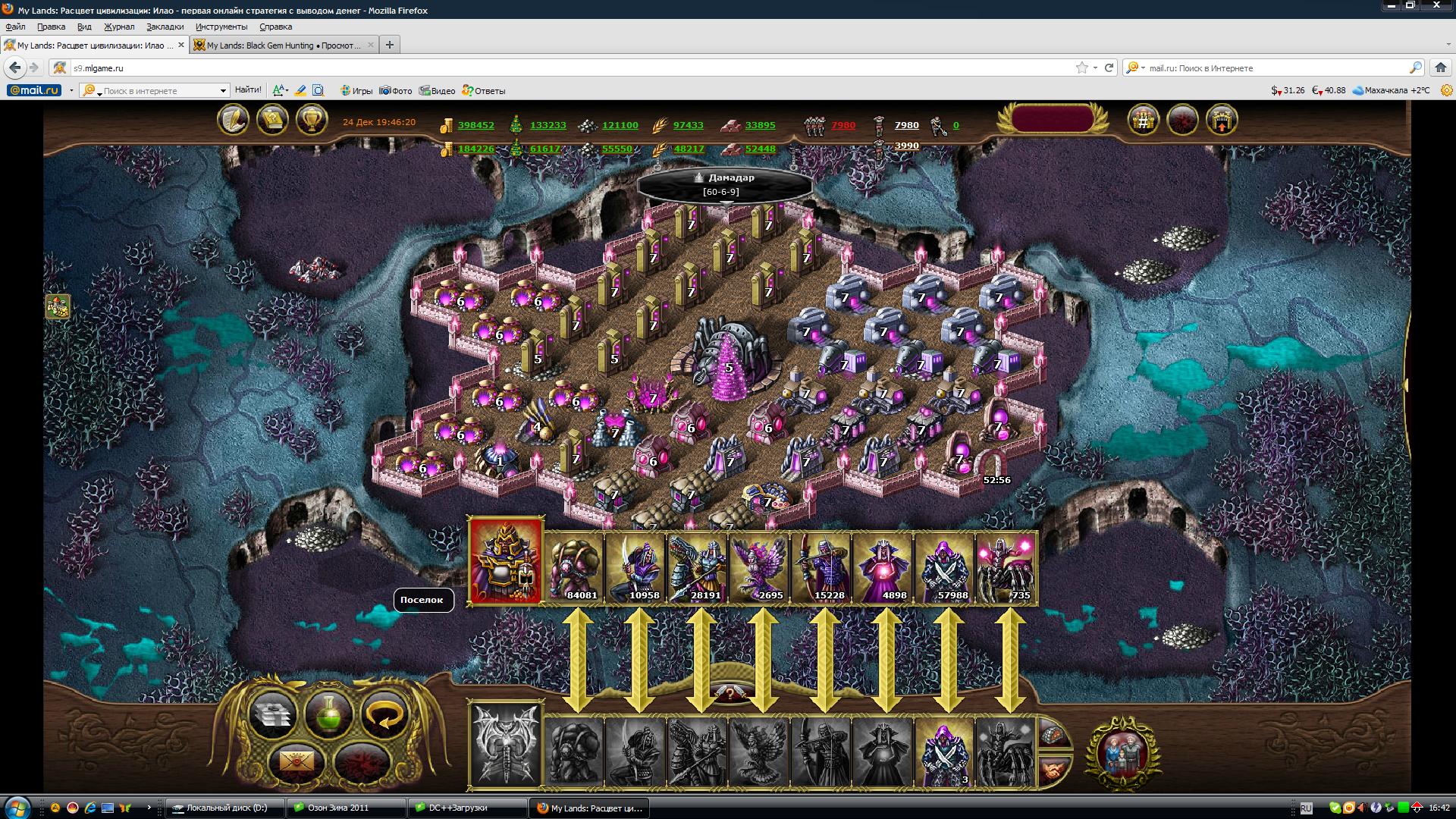Viewport: 1456px width, 819px height.
Task: Open the question-mark quest book
Action: 272,120
